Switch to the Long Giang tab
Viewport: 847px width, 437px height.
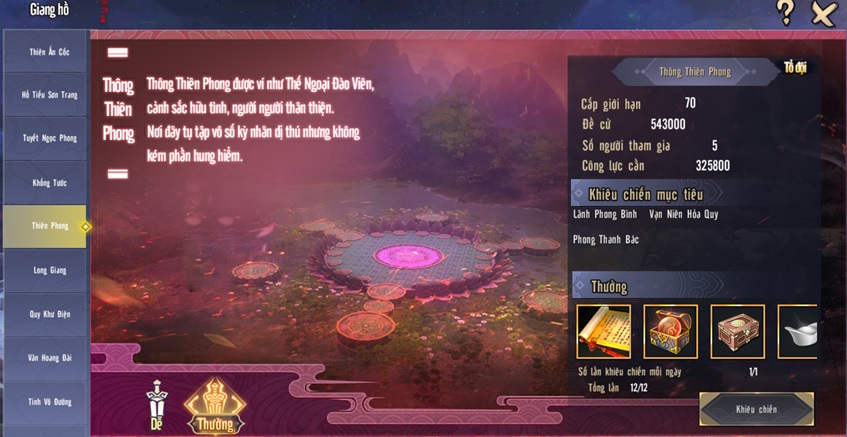[44, 270]
